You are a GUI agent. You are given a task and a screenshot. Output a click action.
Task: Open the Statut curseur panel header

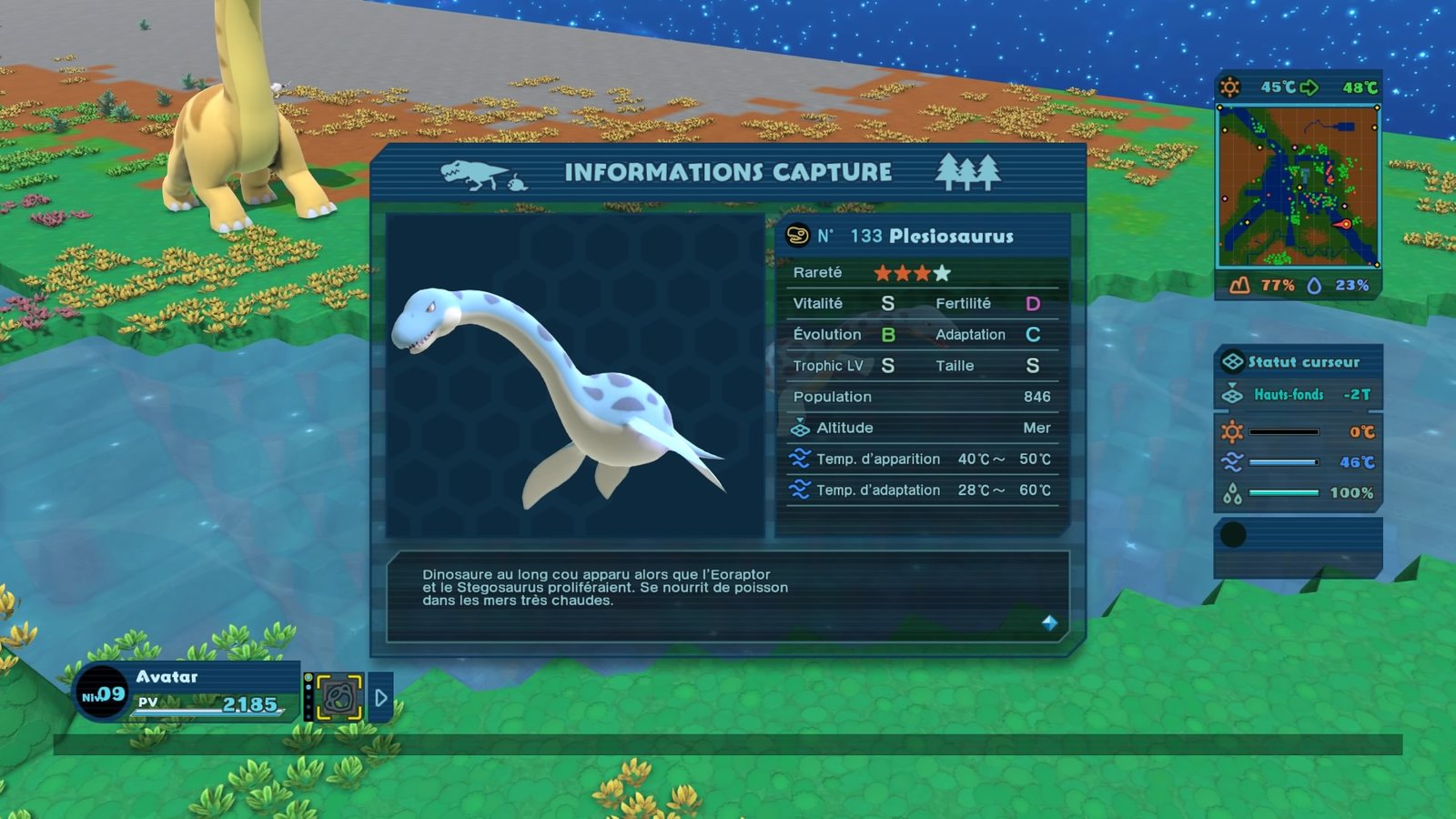tap(1299, 361)
